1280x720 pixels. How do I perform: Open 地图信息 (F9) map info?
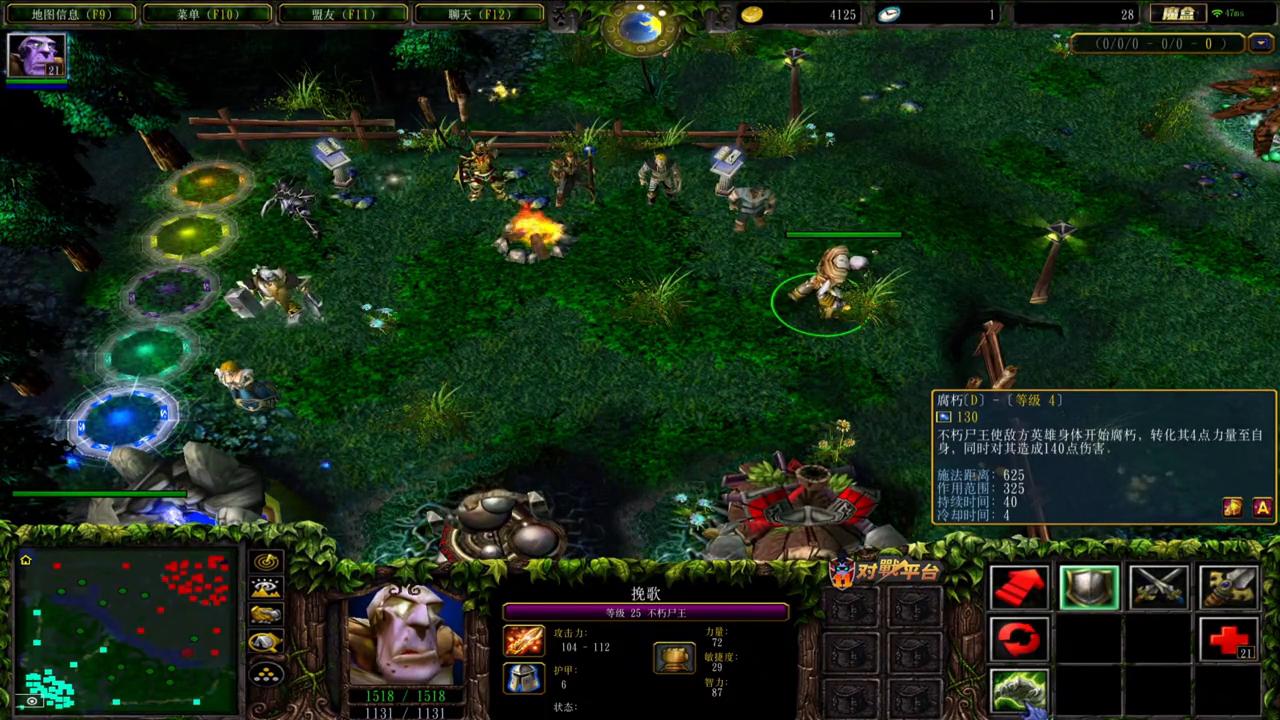pos(68,14)
